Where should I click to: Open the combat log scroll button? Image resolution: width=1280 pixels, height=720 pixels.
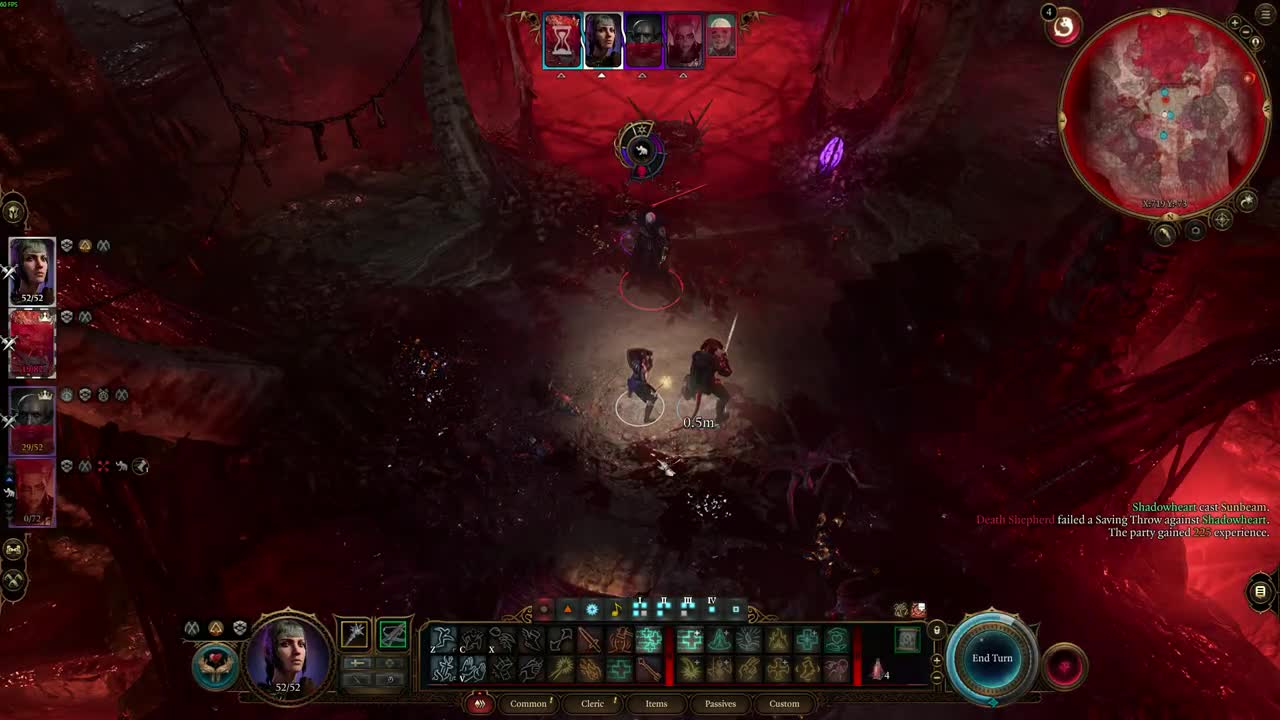1260,592
